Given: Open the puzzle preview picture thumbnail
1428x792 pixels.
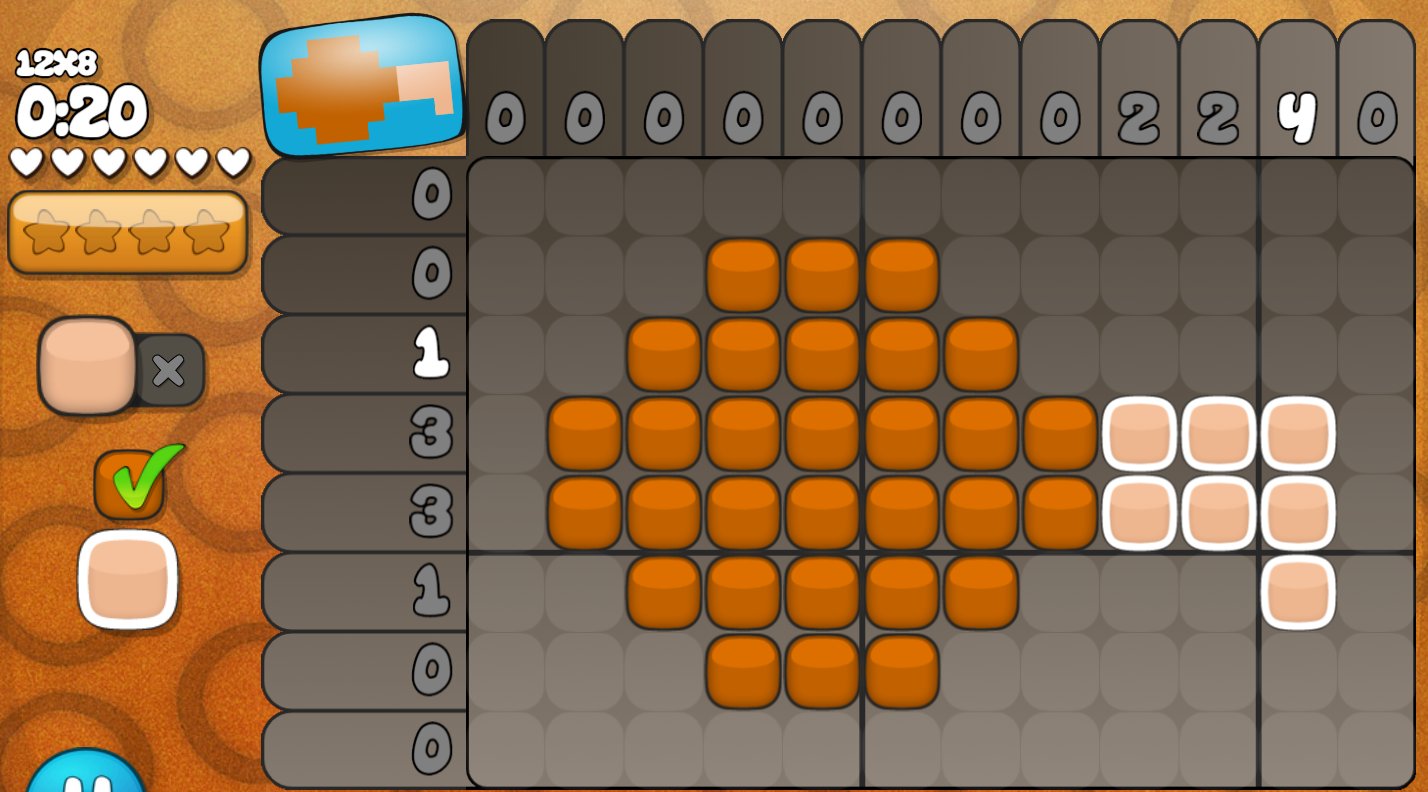Looking at the screenshot, I should pos(362,86).
